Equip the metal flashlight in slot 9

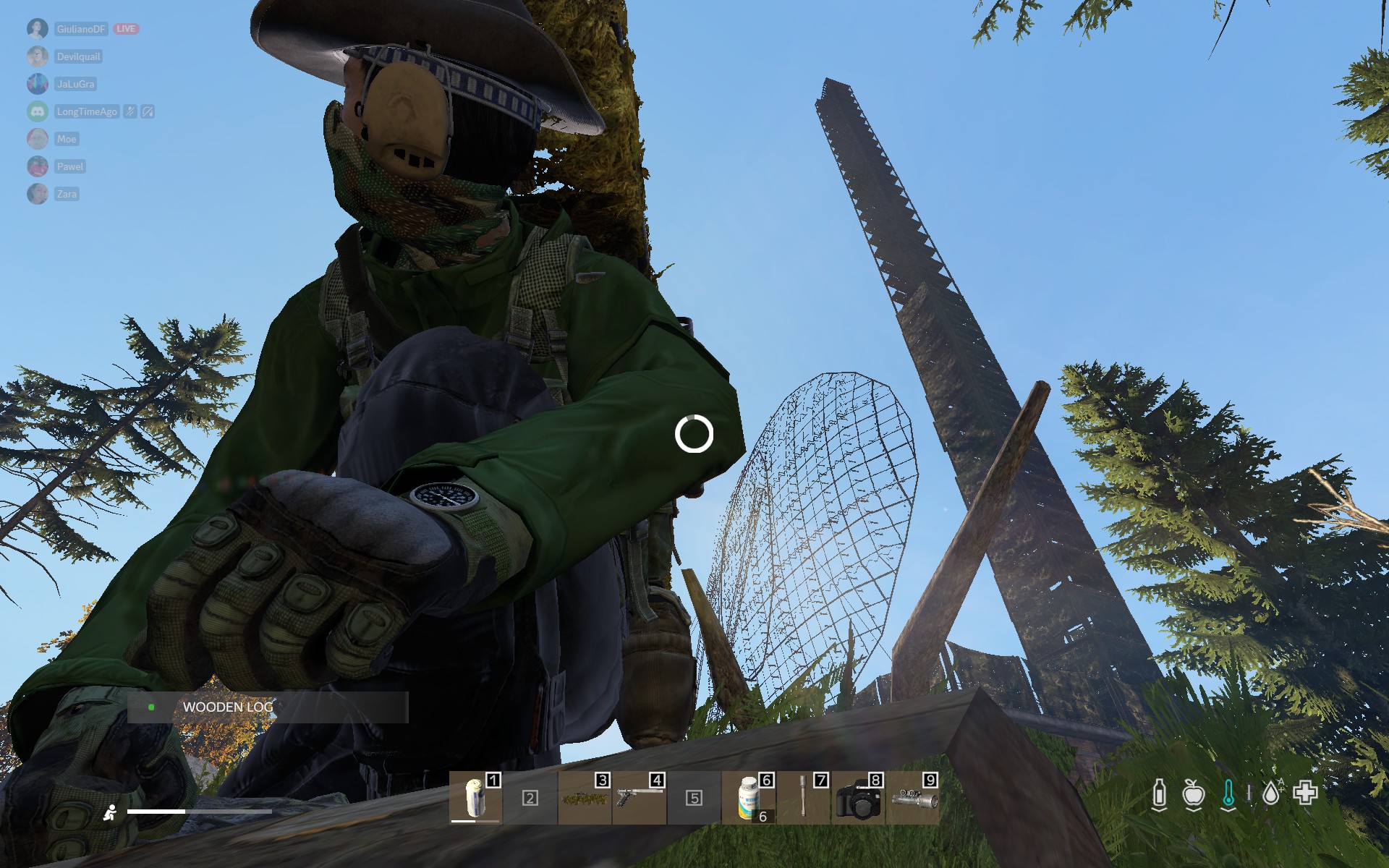(913, 799)
